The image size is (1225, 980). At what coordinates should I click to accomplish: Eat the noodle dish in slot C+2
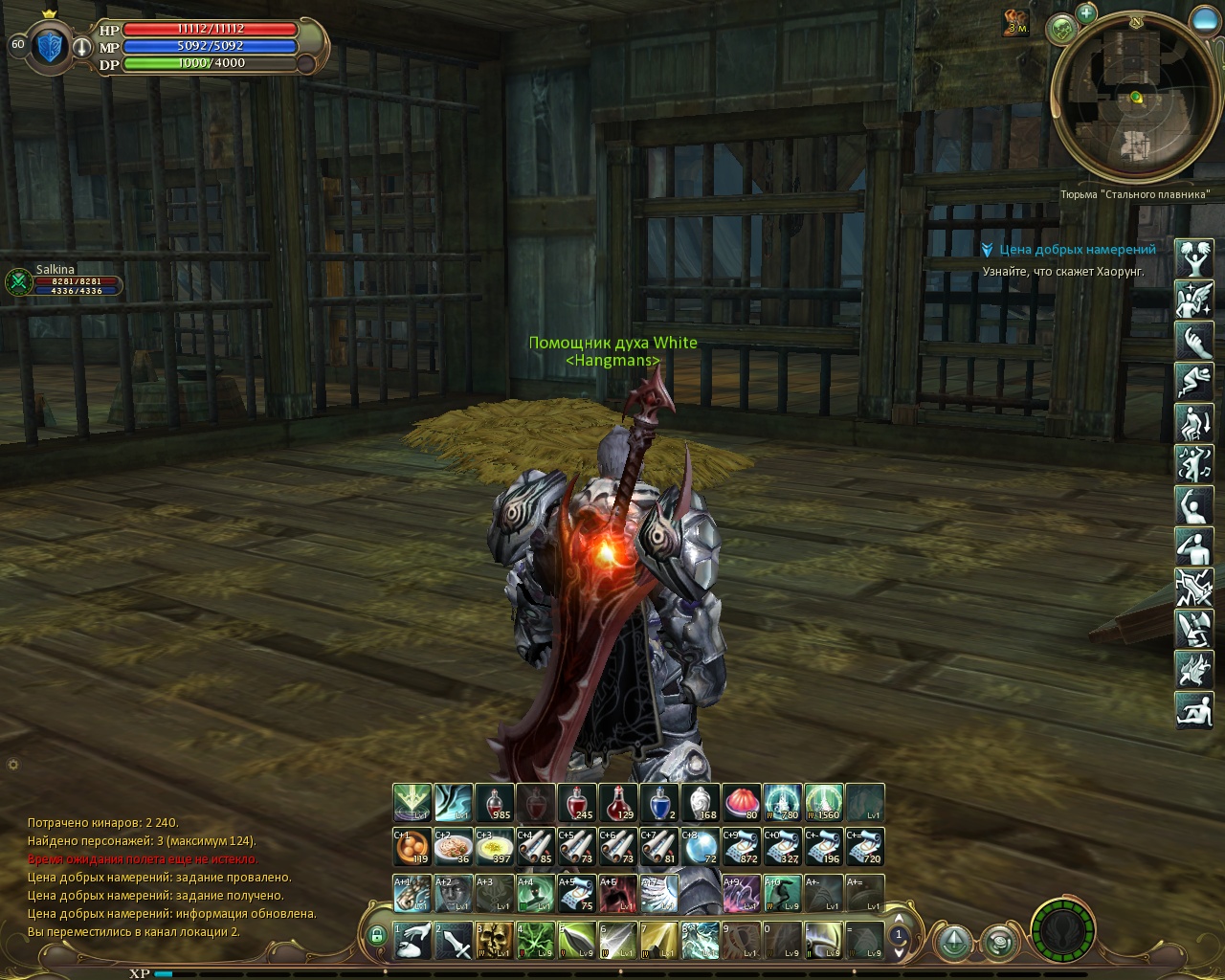tap(453, 847)
